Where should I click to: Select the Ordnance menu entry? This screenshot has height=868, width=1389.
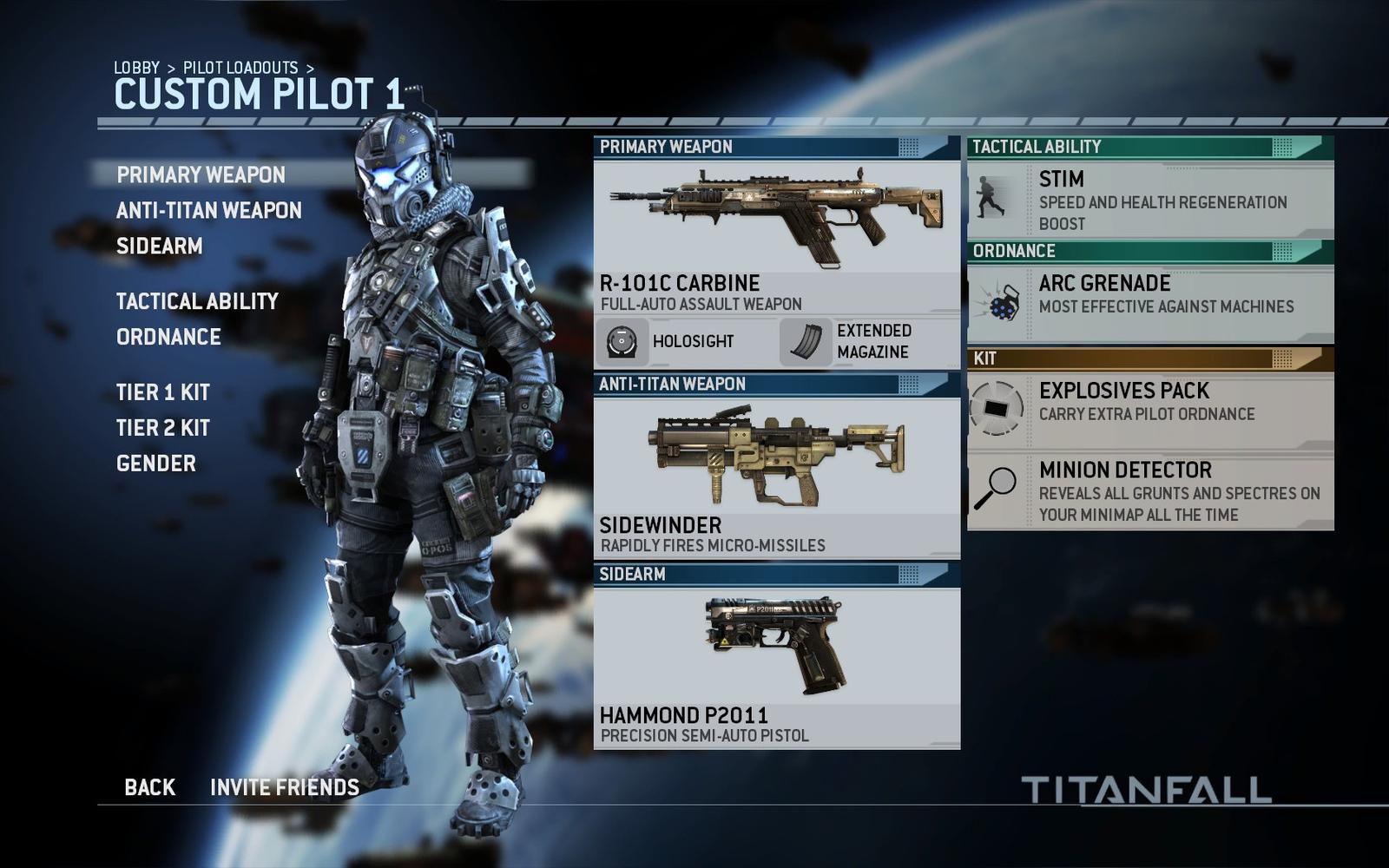(x=168, y=337)
